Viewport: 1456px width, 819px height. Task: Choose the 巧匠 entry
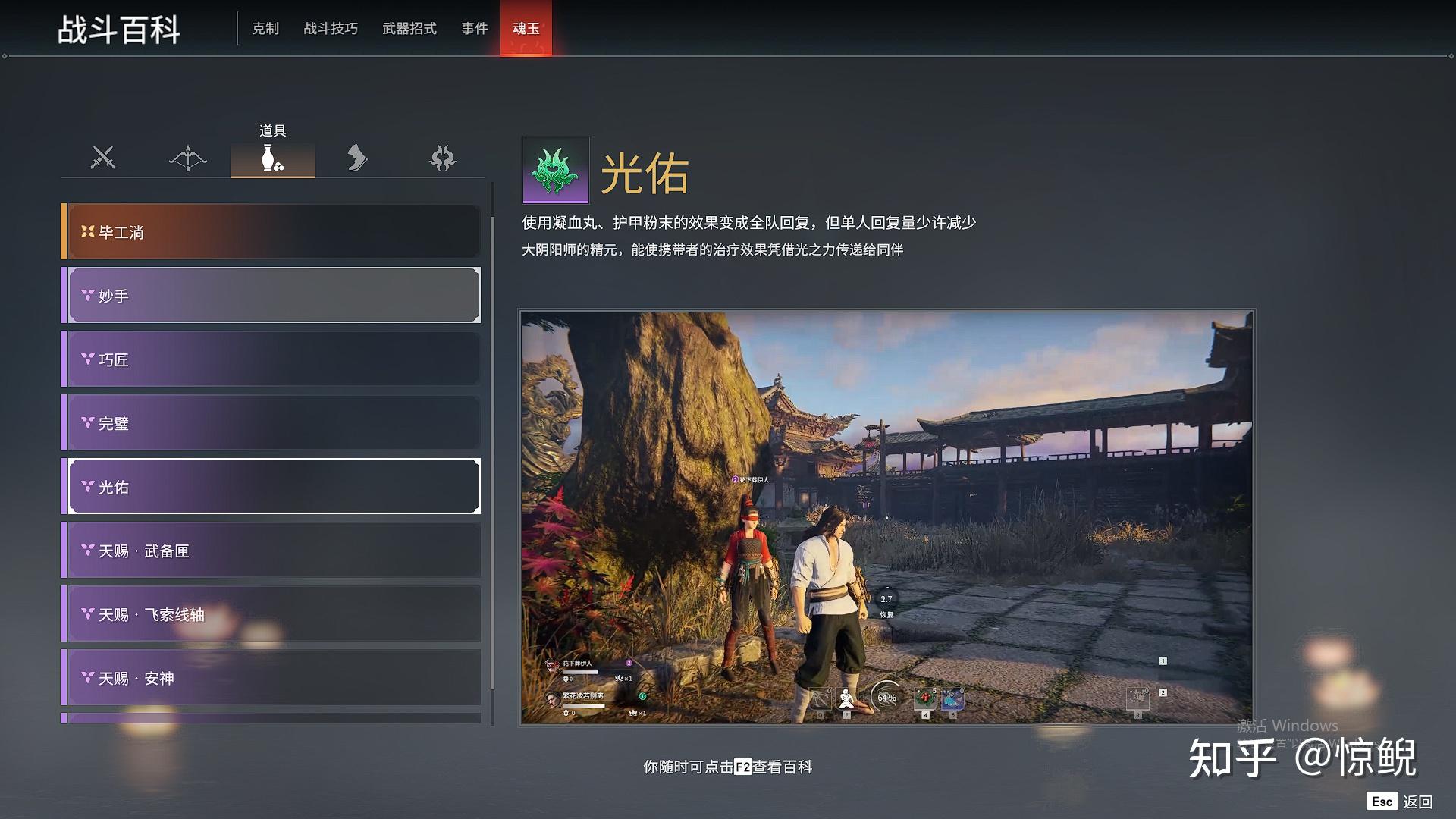coord(273,359)
